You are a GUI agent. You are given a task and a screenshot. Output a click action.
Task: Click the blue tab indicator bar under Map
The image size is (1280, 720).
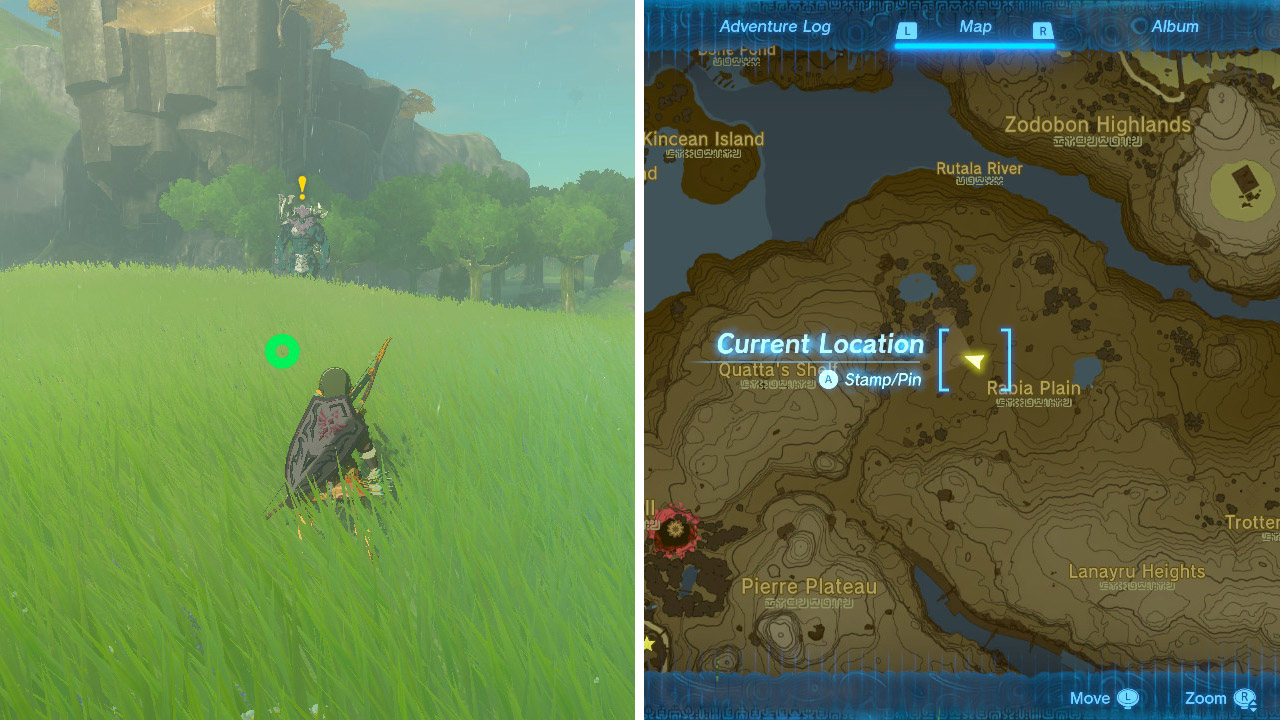(x=975, y=44)
